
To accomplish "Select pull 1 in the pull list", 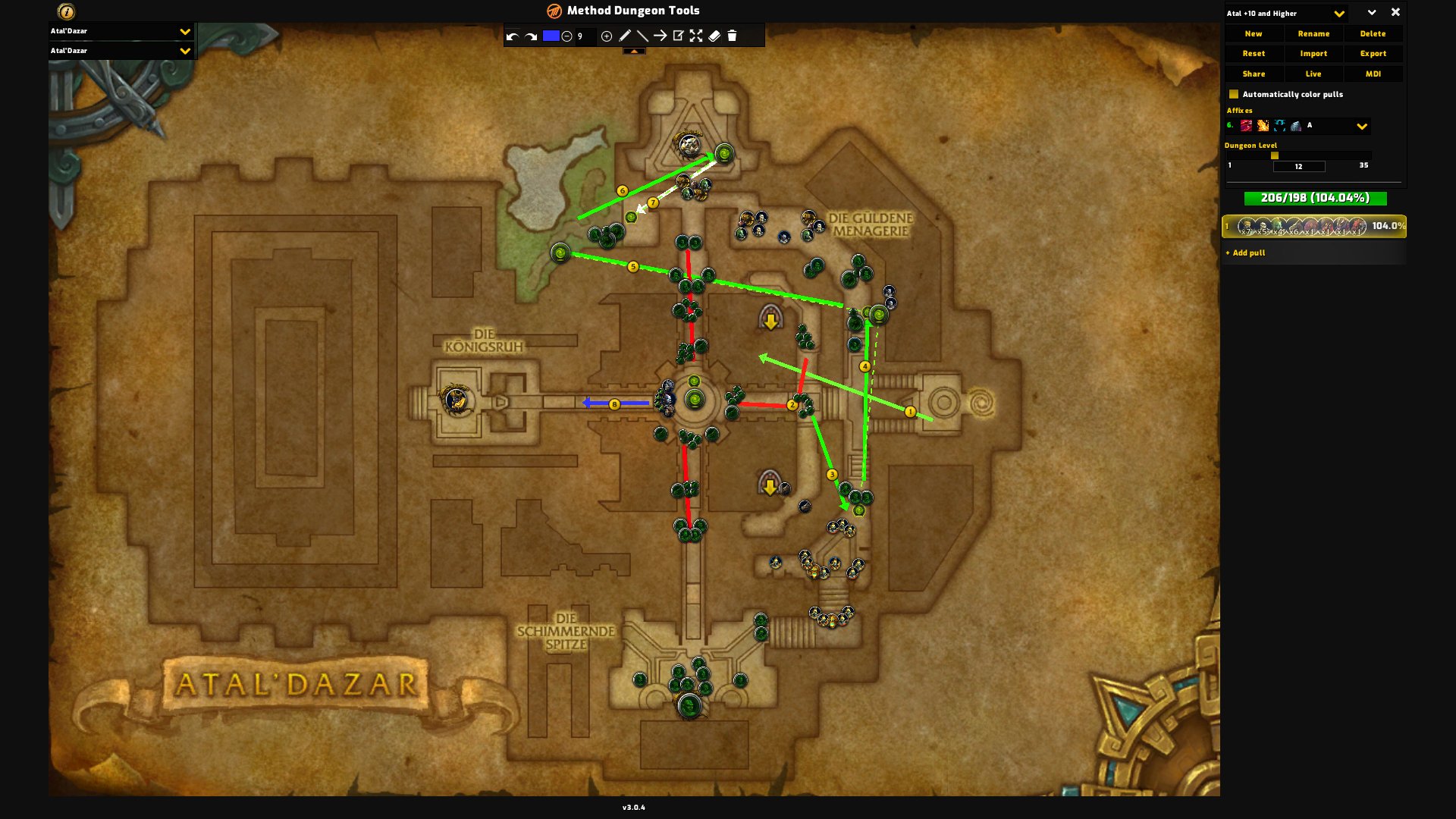I will (1313, 226).
